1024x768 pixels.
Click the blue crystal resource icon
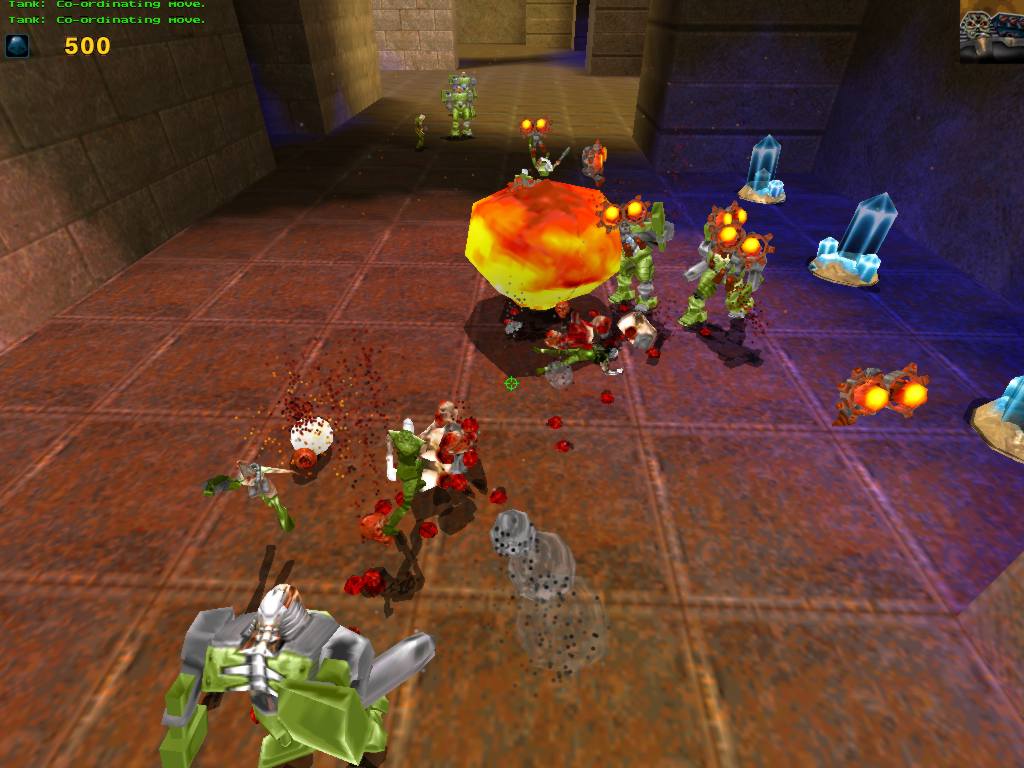(x=17, y=46)
